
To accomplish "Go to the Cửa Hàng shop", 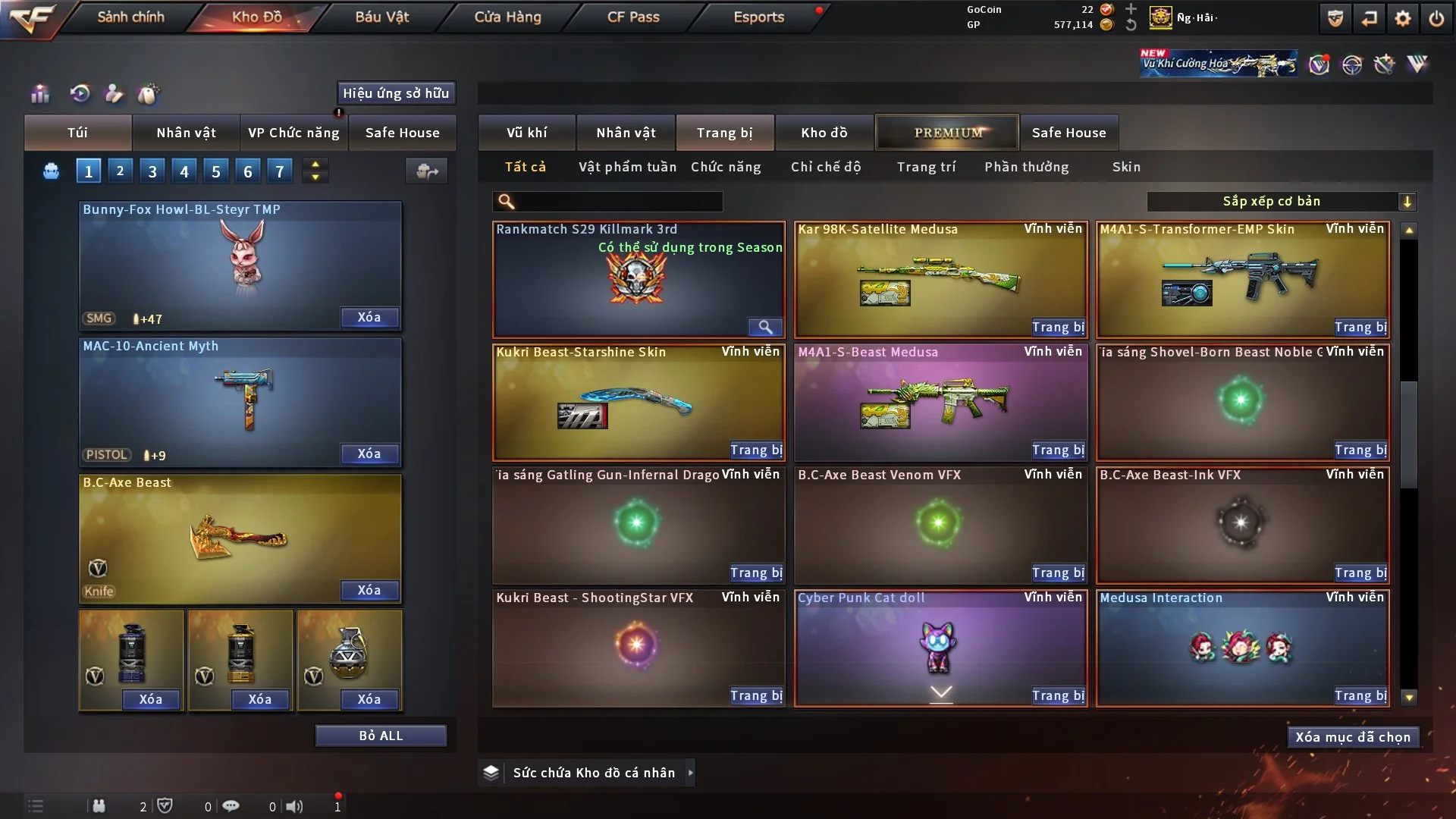I will [x=507, y=17].
